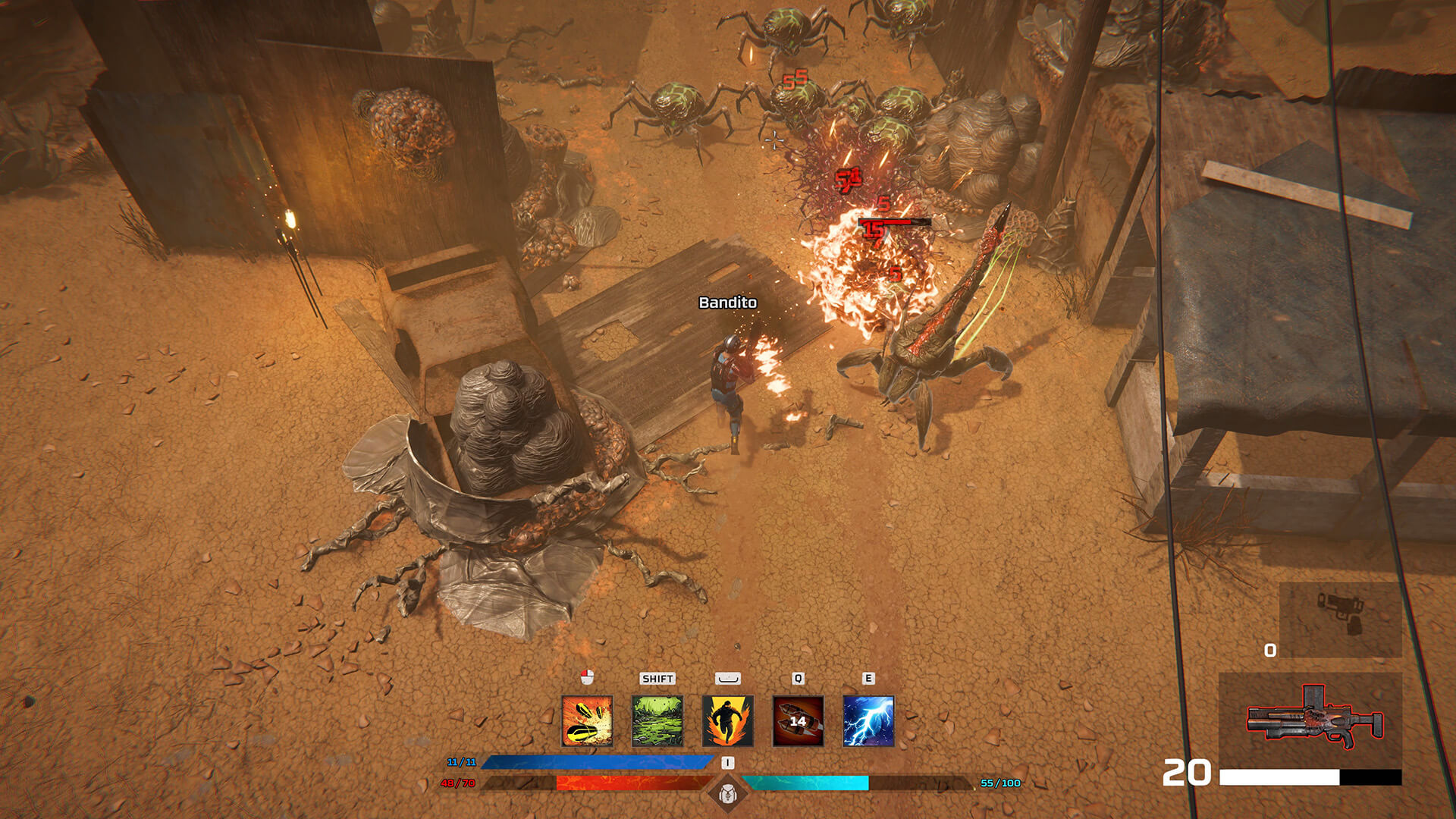The image size is (1456, 819).
Task: Trigger the running man dash ability
Action: [728, 721]
